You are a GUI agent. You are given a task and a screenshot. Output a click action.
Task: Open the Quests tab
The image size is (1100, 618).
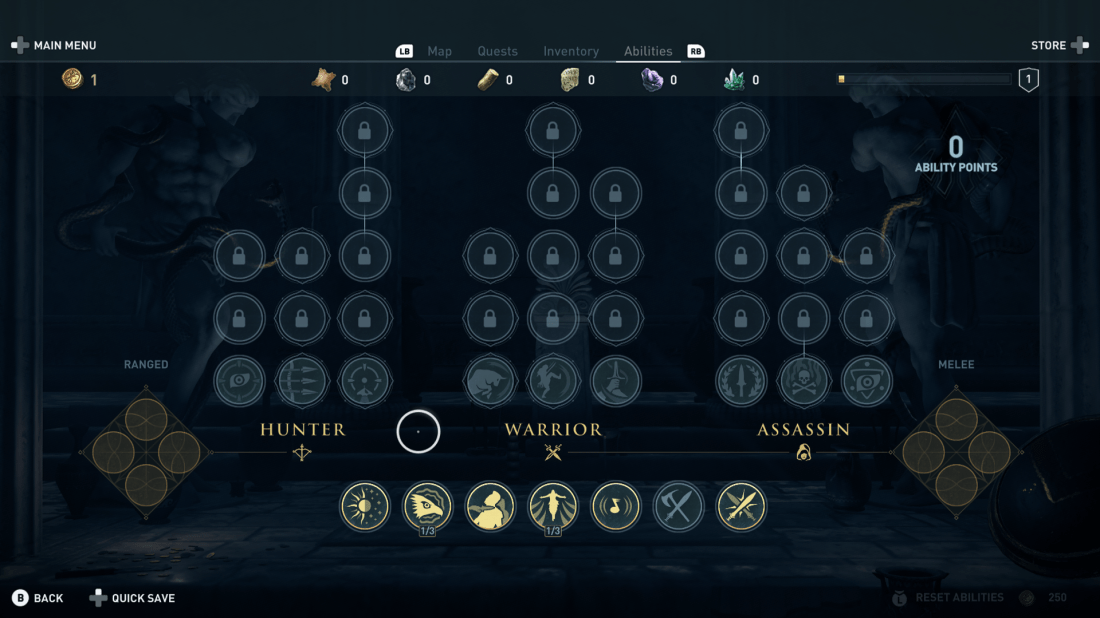coord(497,51)
